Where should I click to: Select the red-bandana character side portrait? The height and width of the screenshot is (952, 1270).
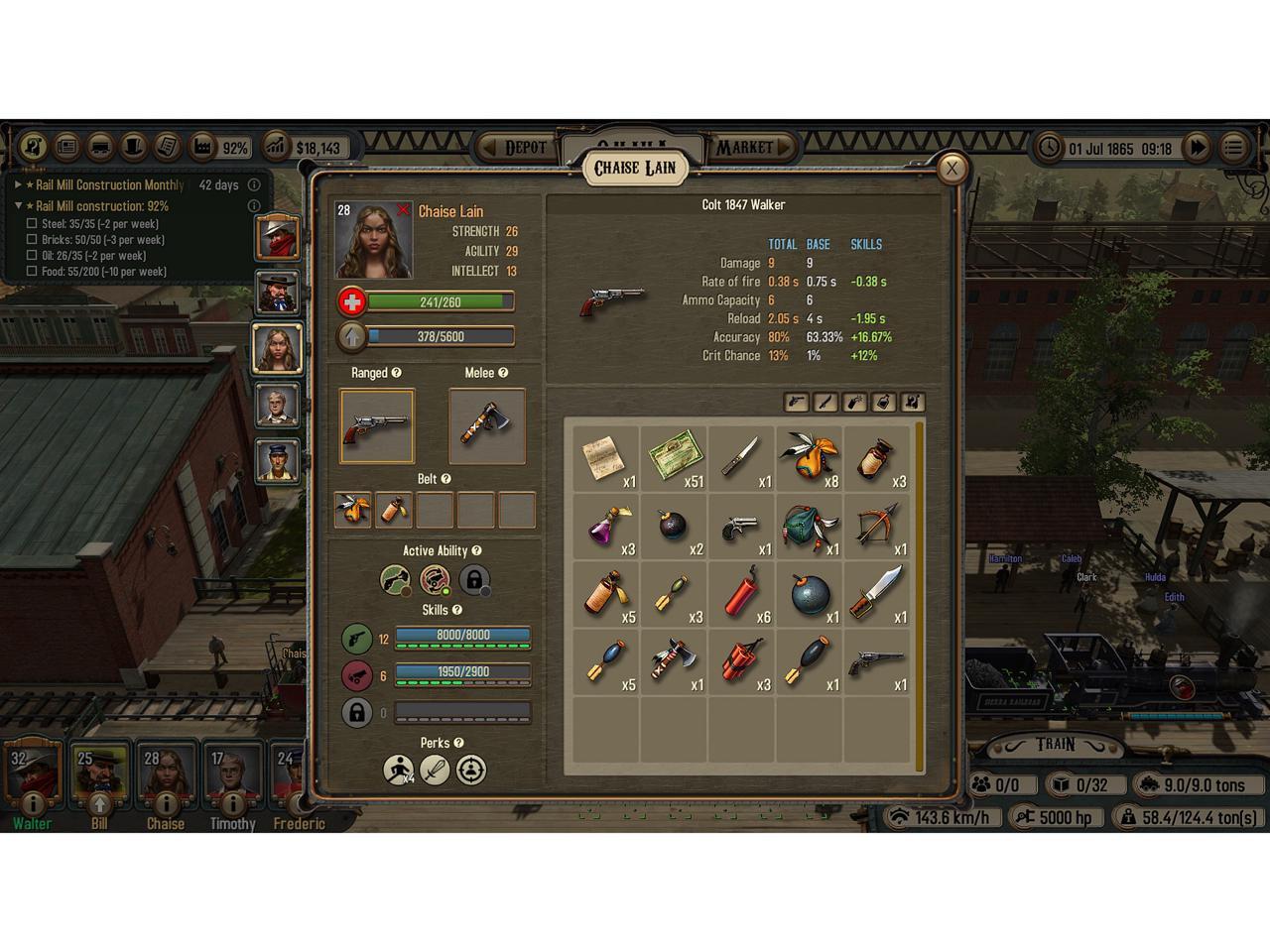pos(278,238)
